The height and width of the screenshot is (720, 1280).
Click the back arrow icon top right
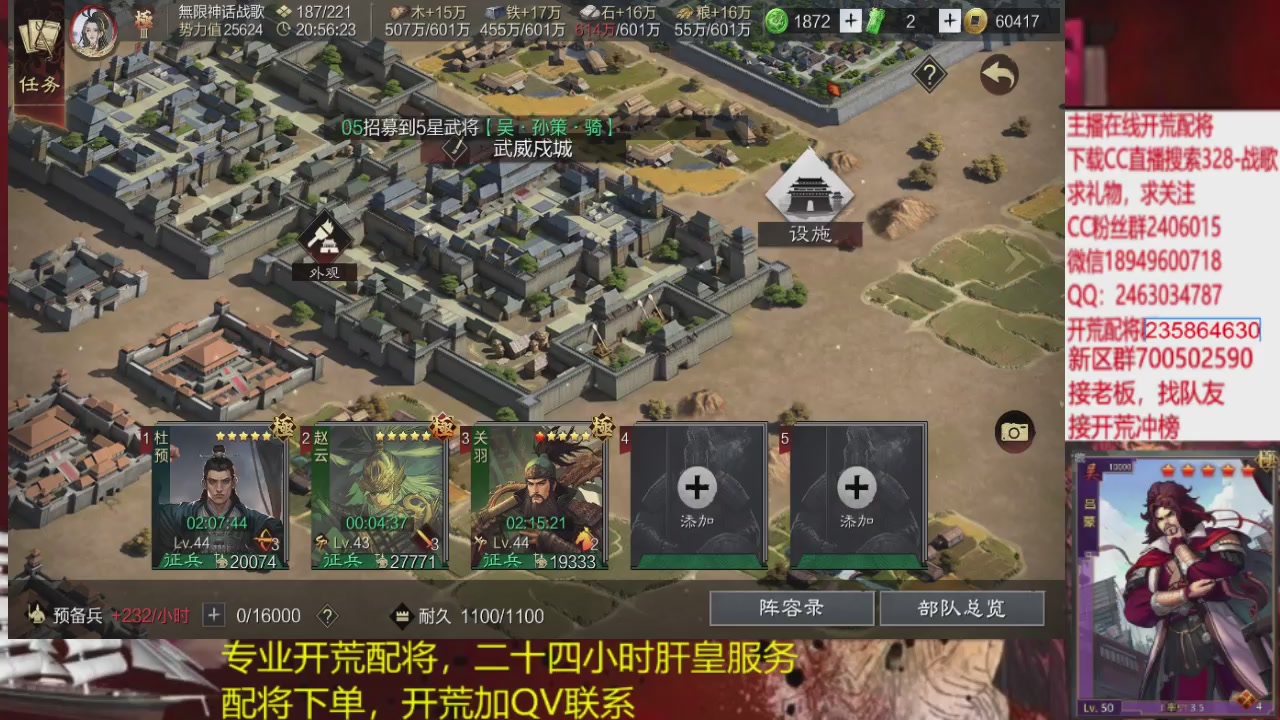[999, 75]
